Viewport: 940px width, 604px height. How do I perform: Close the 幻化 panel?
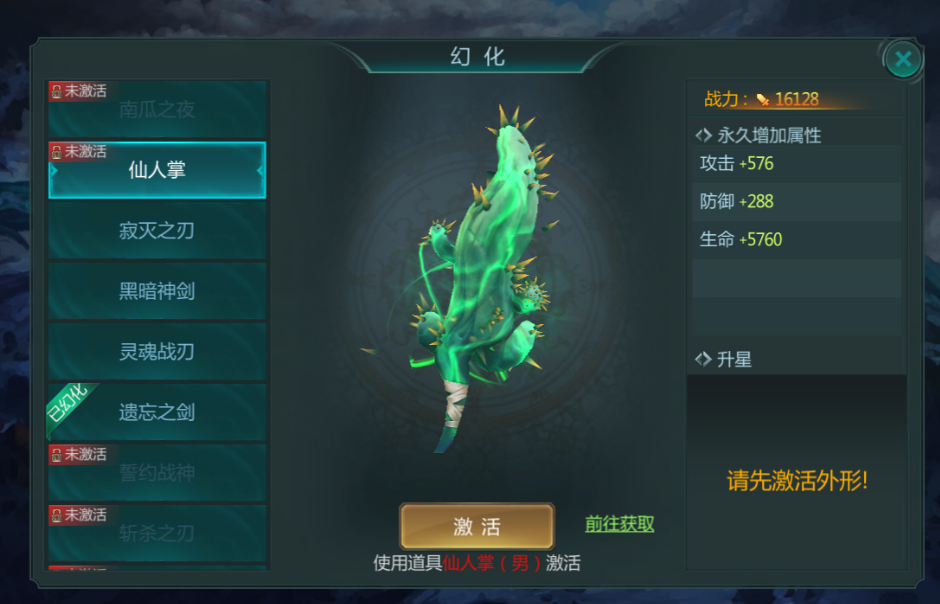(902, 60)
